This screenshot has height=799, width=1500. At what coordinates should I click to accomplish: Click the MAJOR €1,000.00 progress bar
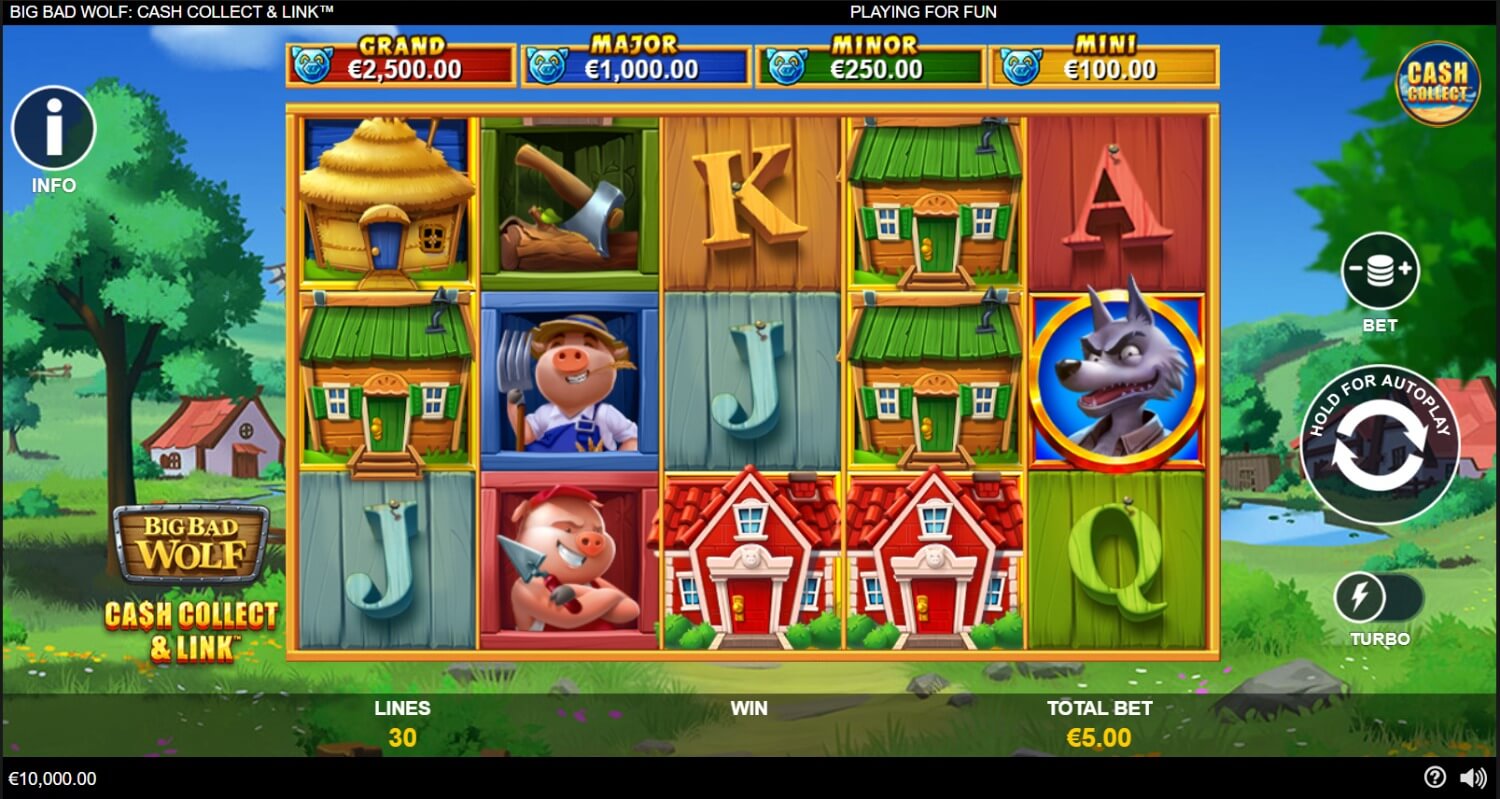tap(636, 60)
